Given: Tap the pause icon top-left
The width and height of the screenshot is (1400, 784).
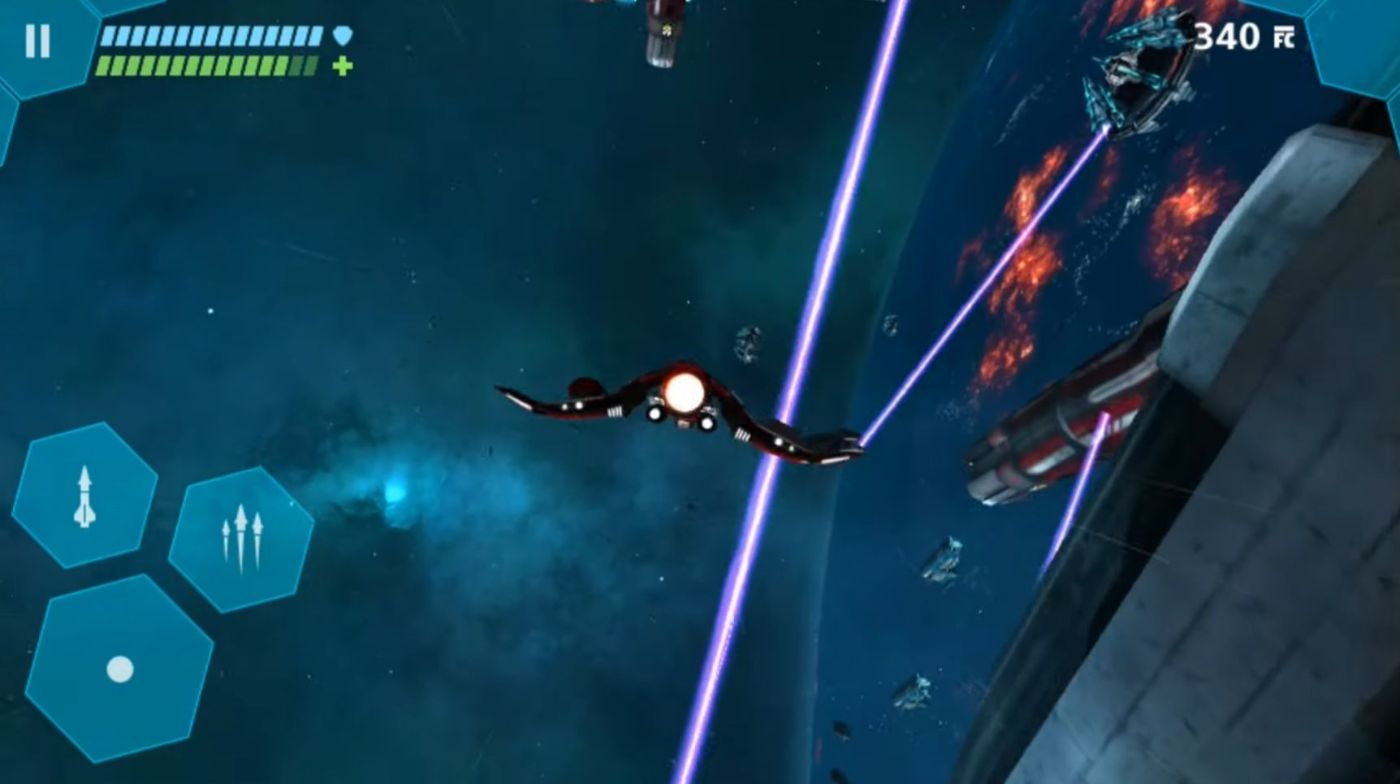Looking at the screenshot, I should pos(38,43).
